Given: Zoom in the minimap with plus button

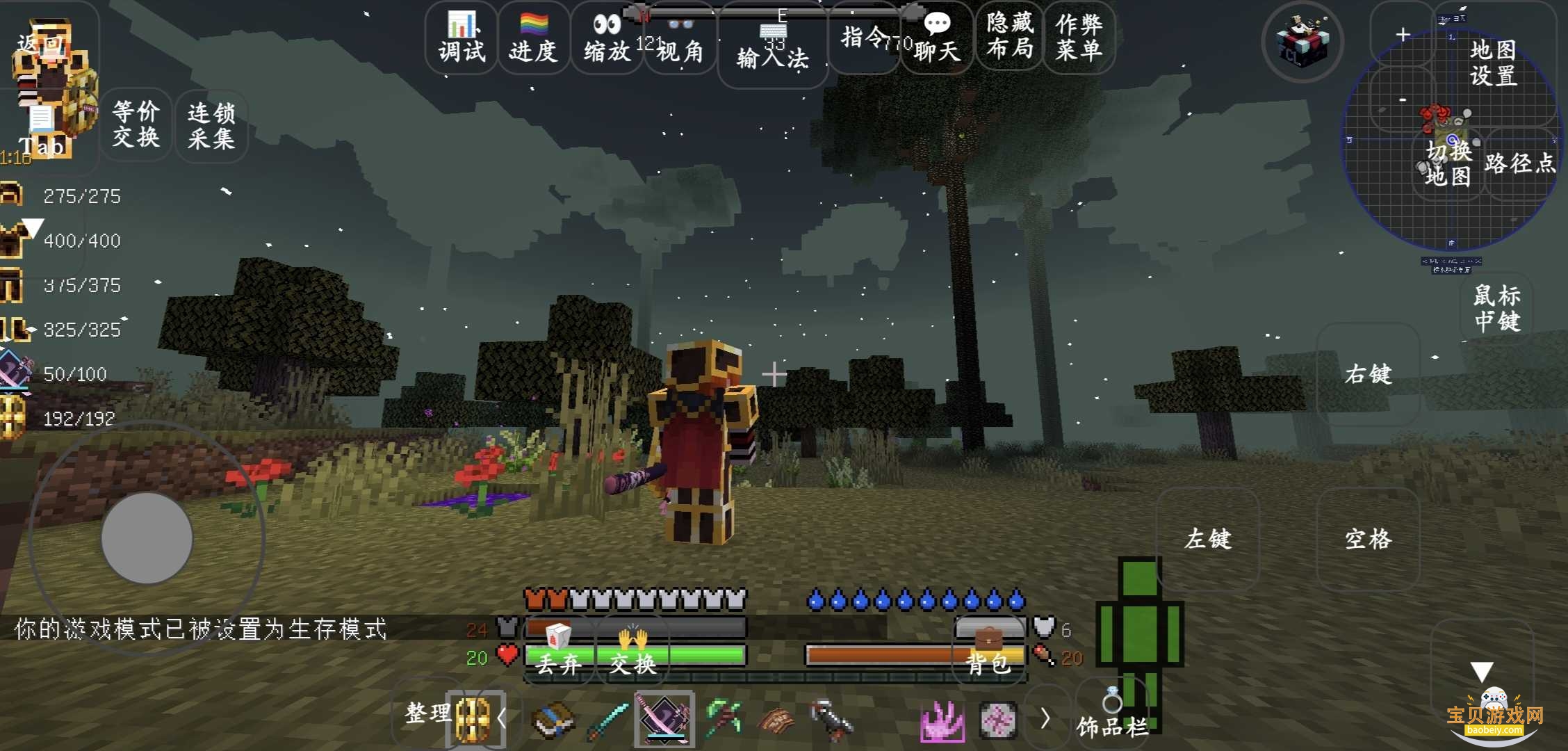Looking at the screenshot, I should (1403, 35).
